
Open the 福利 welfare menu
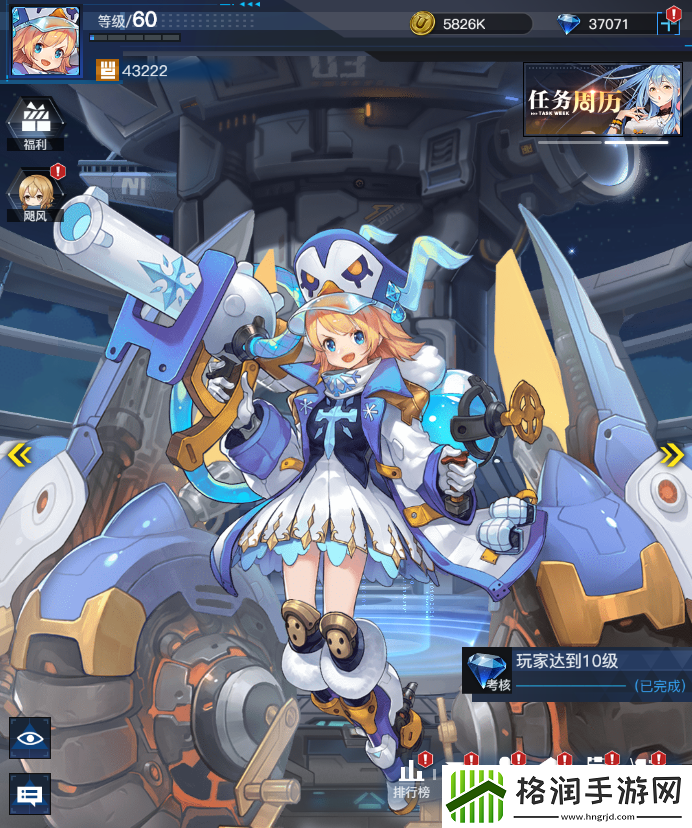click(35, 123)
